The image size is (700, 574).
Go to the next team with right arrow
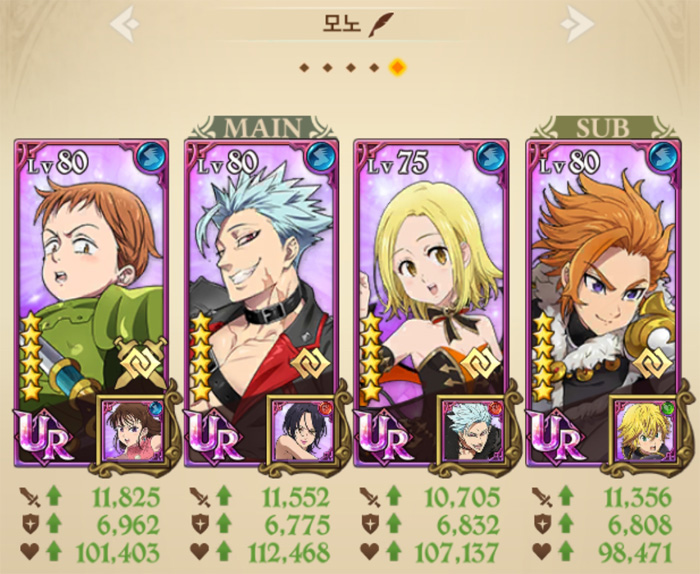tap(577, 24)
